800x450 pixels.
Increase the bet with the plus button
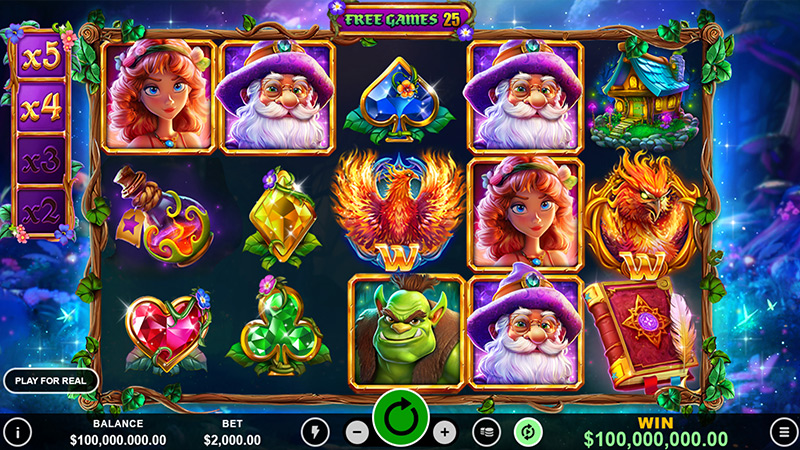[444, 432]
